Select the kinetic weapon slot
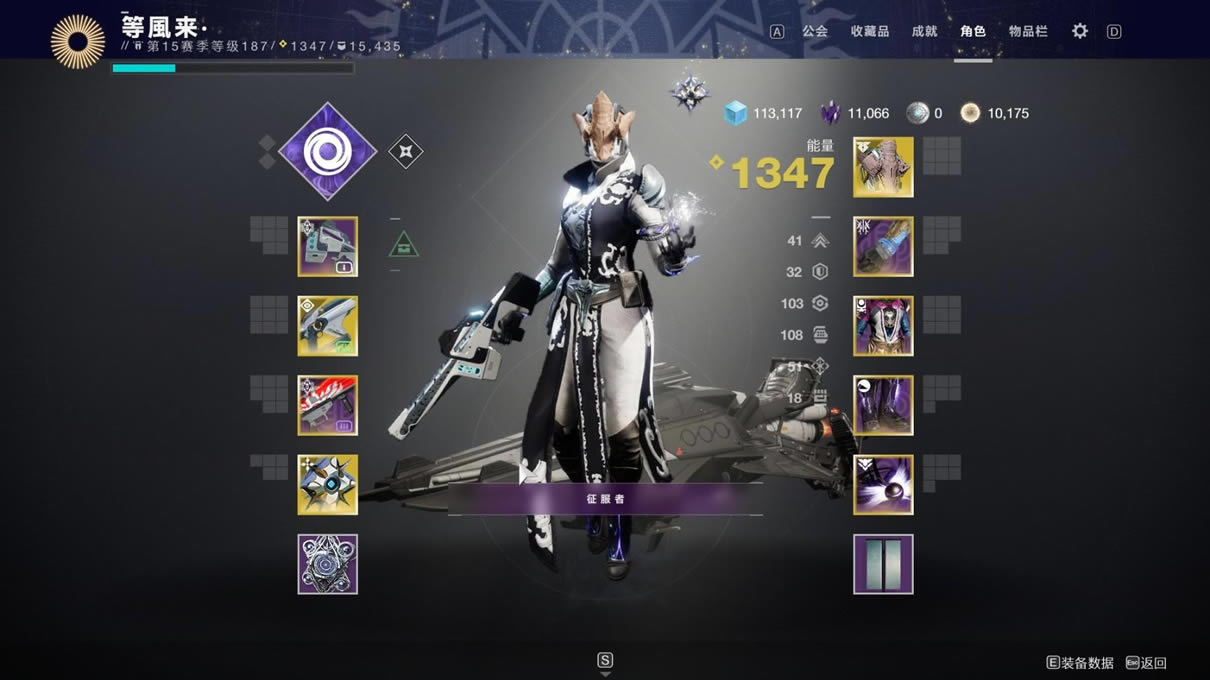1210x680 pixels. click(x=328, y=247)
